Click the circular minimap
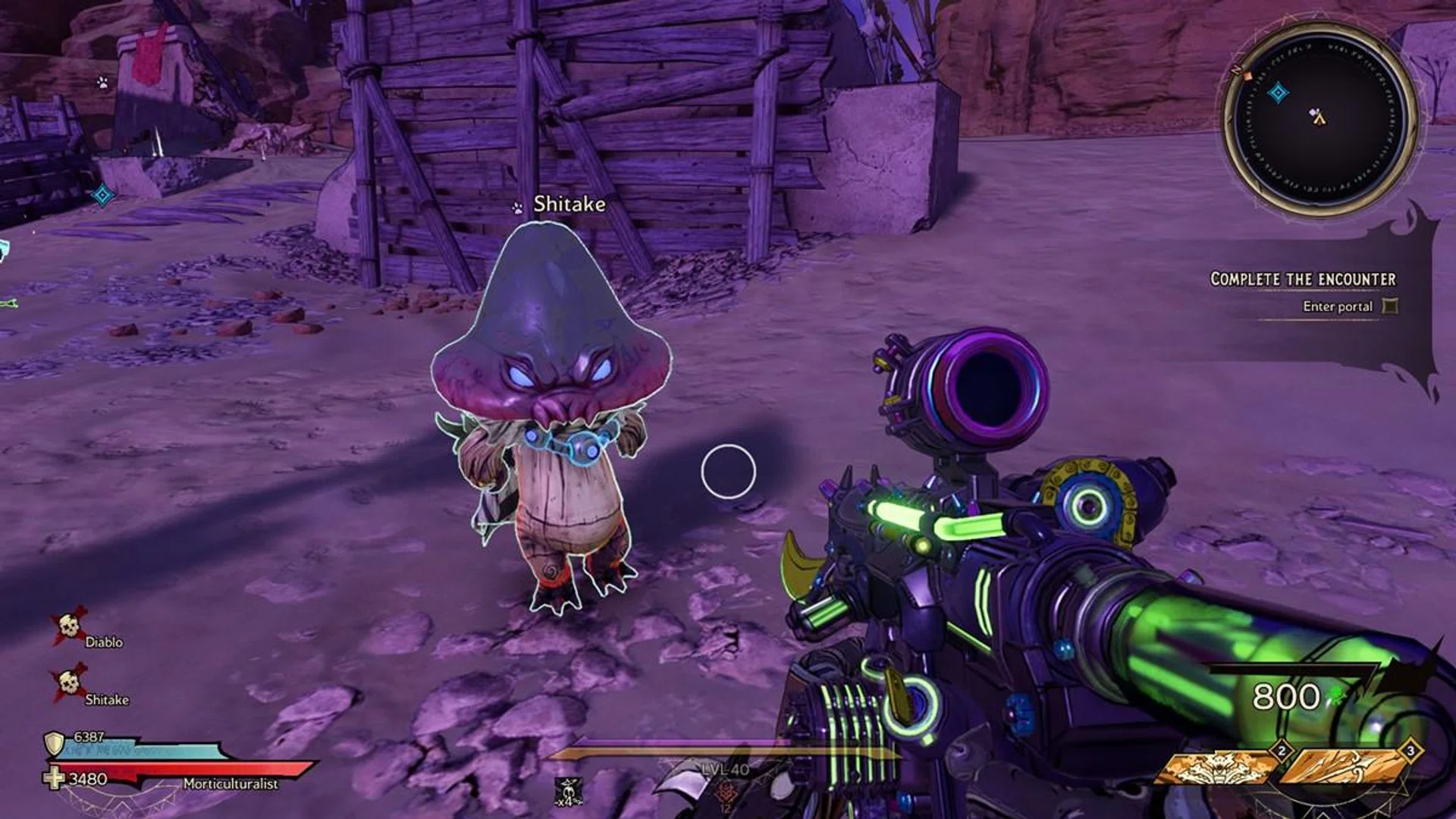The image size is (1456, 819). (1319, 120)
